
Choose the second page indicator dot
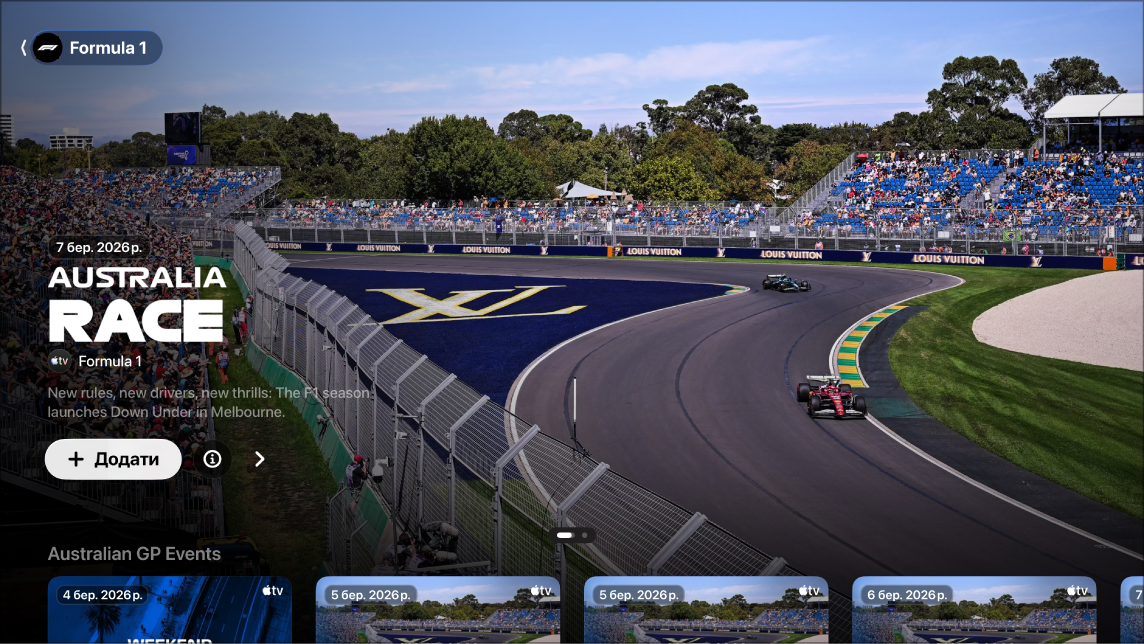pyautogui.click(x=584, y=535)
